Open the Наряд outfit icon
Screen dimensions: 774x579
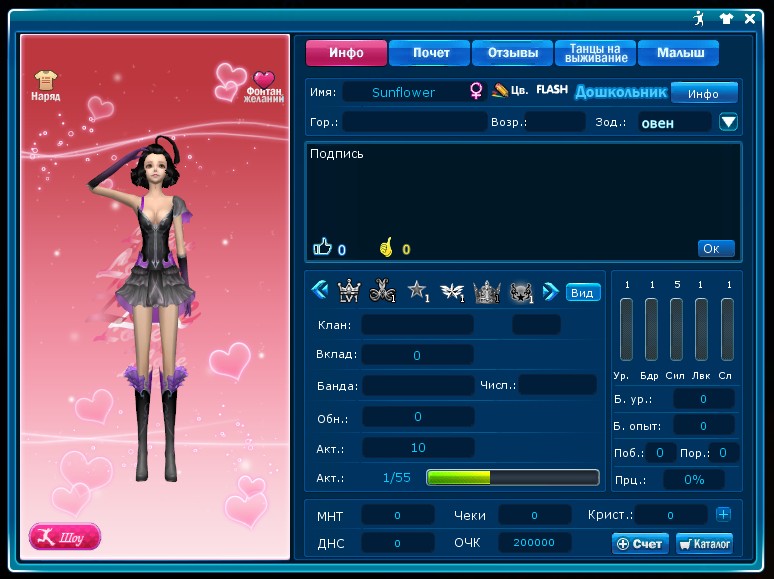tap(45, 85)
